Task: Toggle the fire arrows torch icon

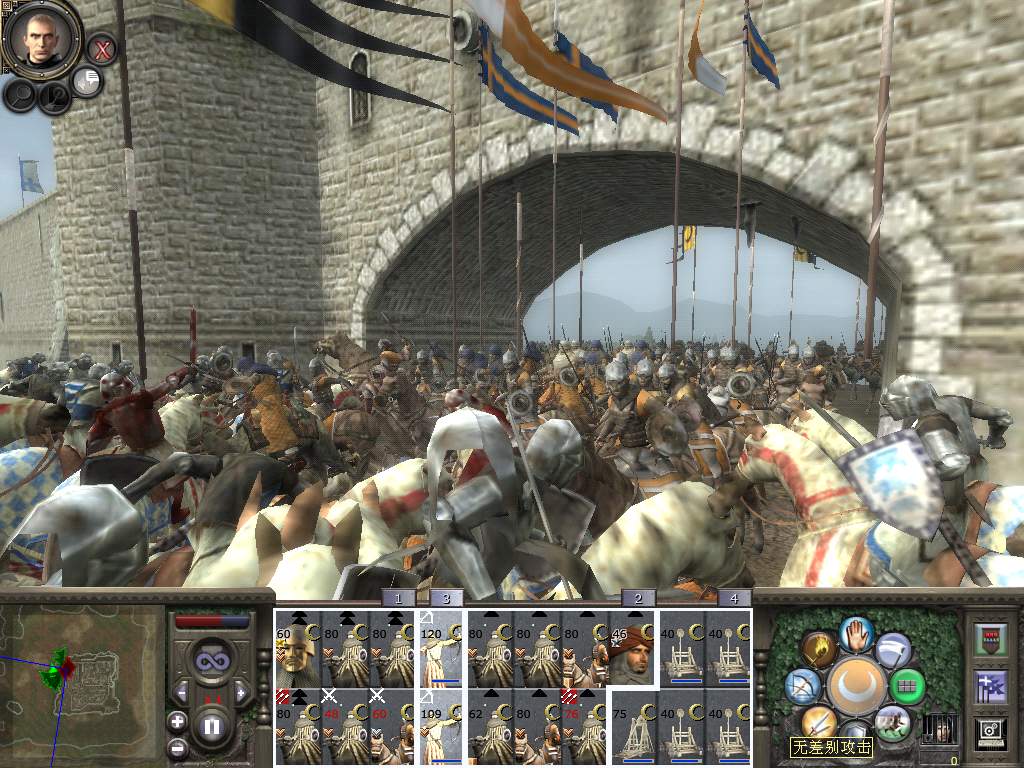Action: (818, 650)
